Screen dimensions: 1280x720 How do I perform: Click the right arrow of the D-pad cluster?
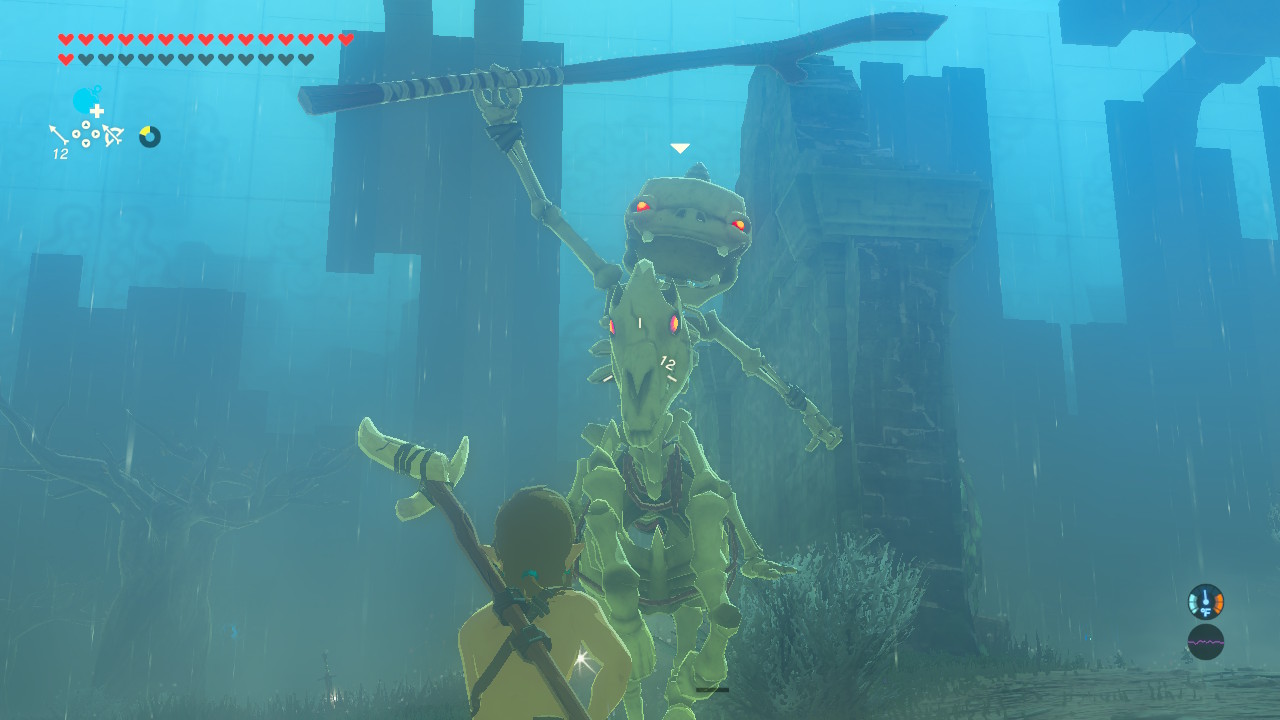[x=96, y=134]
